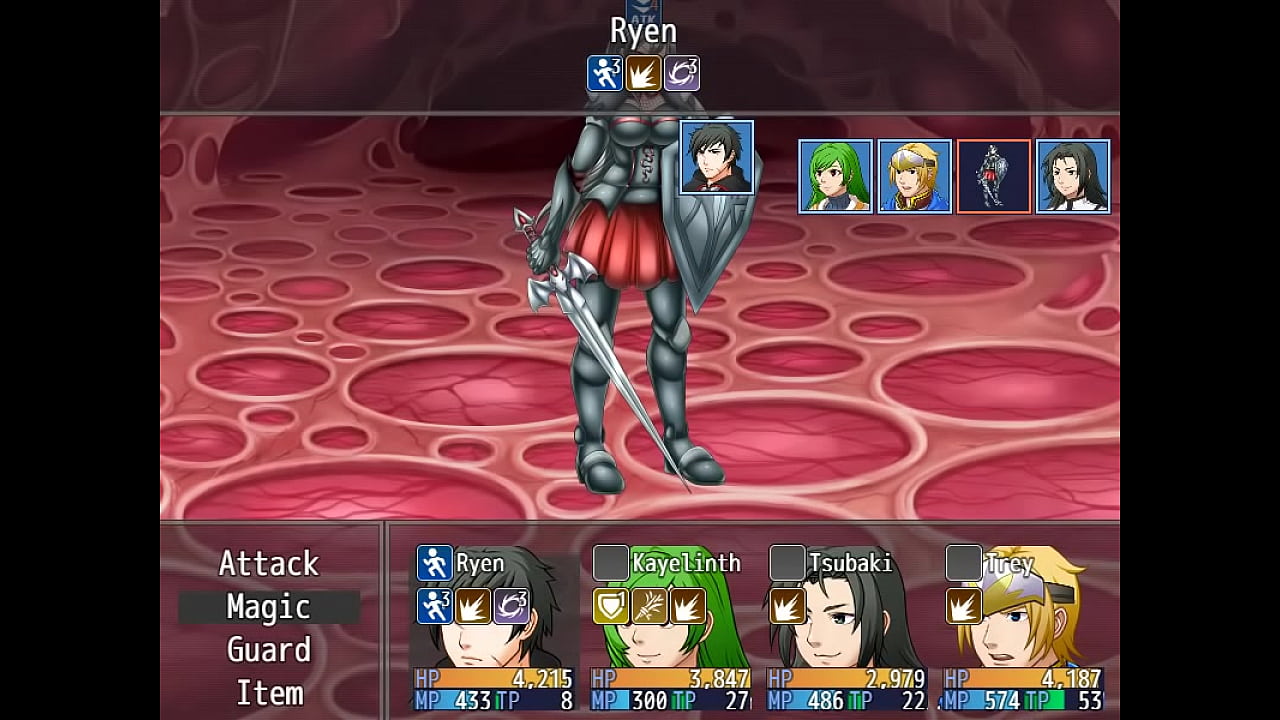
Task: Choose the Attack command
Action: (x=268, y=564)
